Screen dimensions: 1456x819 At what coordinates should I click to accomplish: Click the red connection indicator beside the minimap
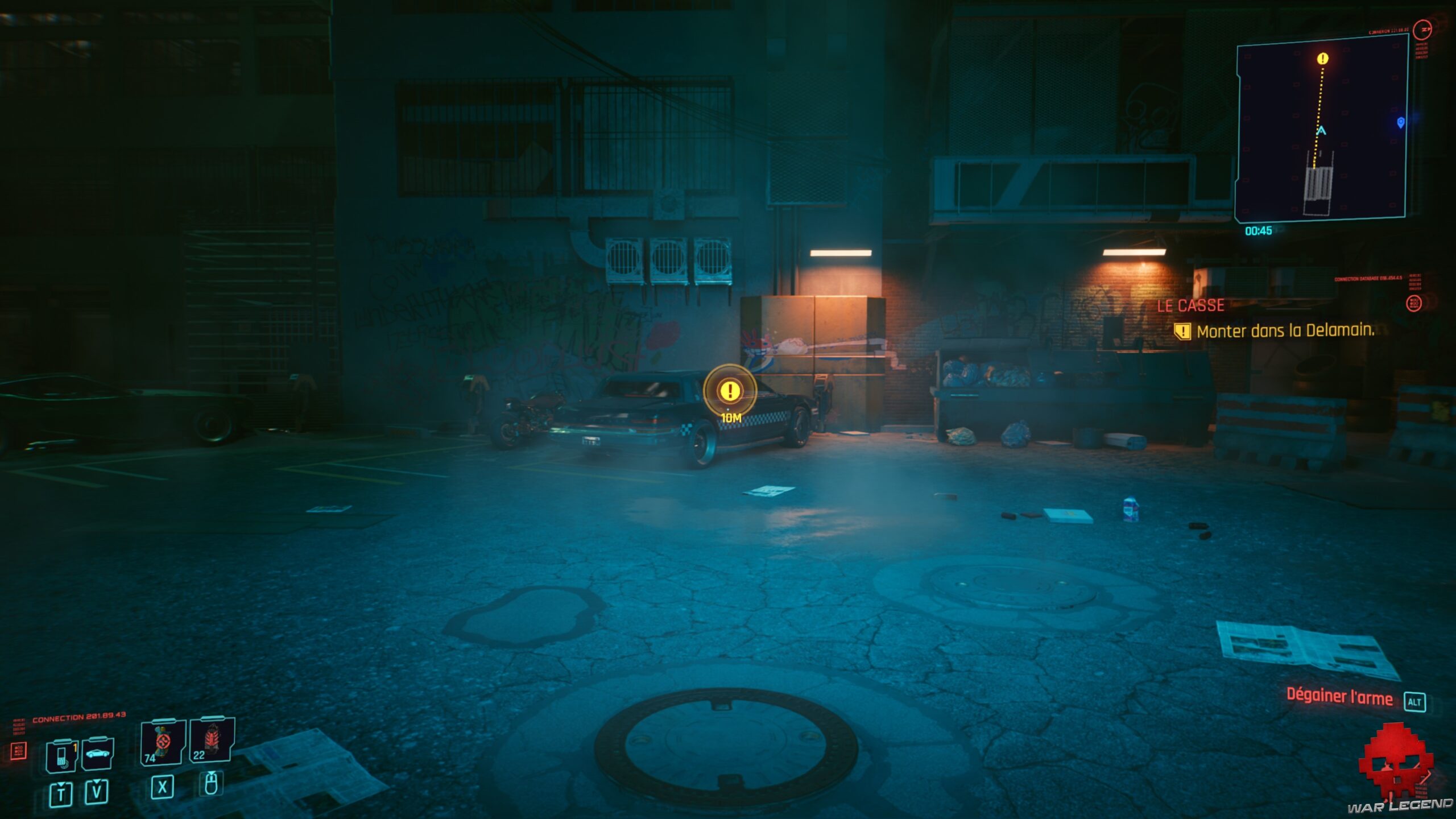(x=1423, y=31)
